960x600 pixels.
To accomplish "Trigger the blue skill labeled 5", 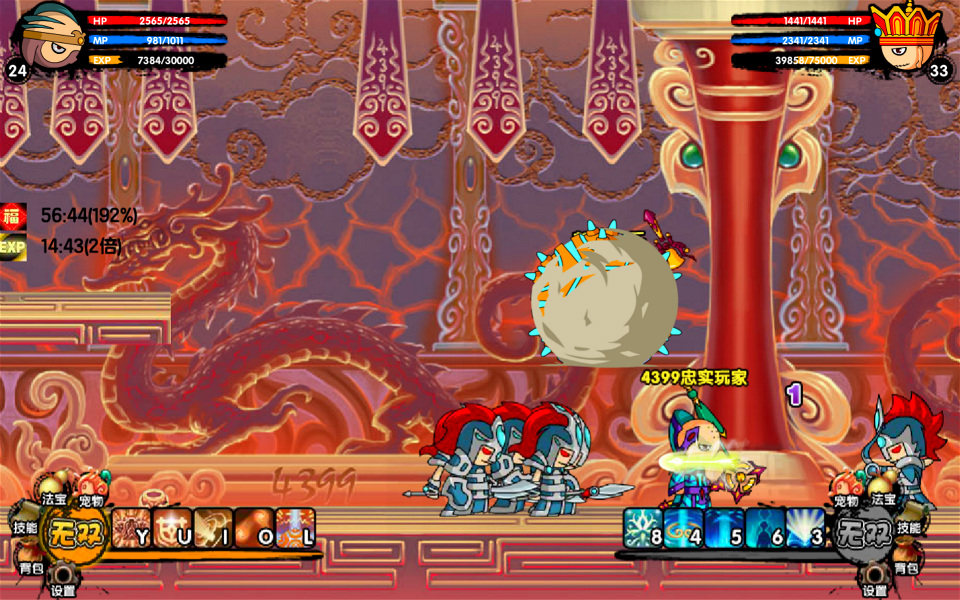I will pos(724,528).
